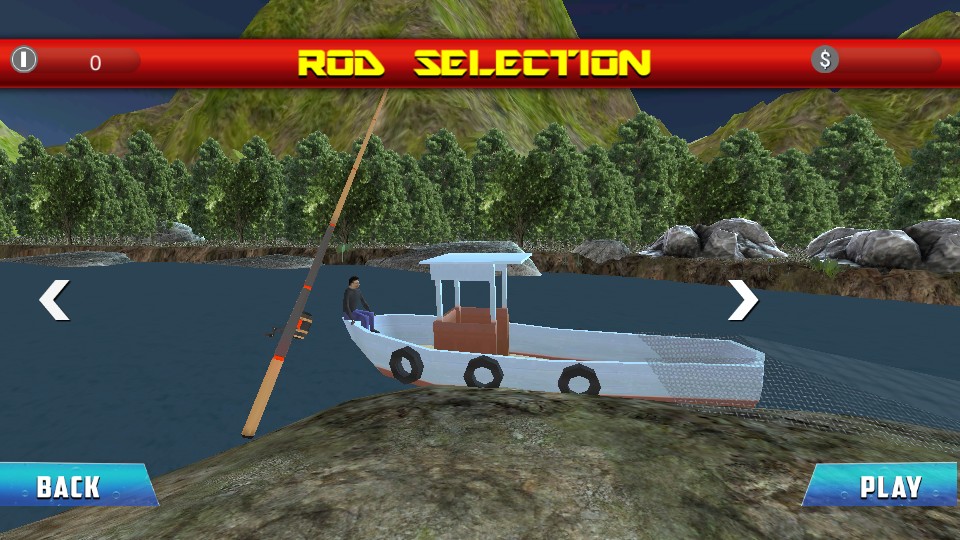960x540 pixels.
Task: Show the next rod with right arrow
Action: tap(742, 300)
